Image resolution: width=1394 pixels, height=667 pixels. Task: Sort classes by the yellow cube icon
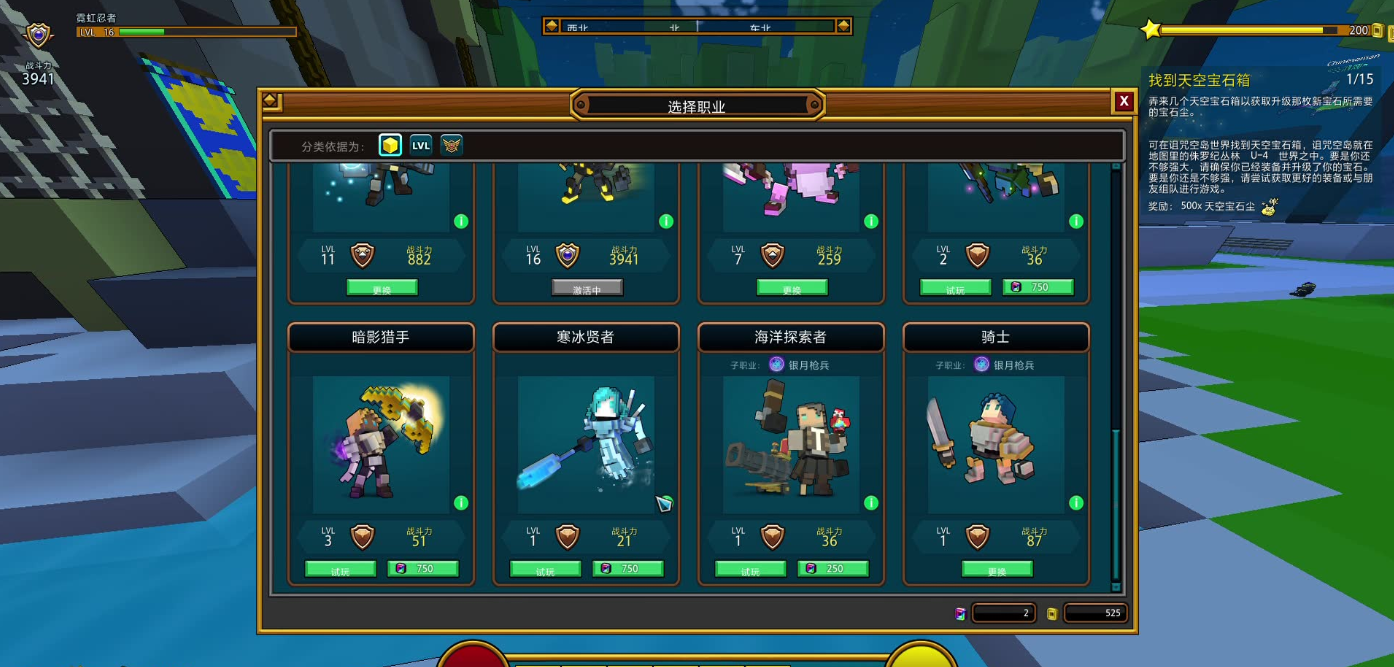click(x=390, y=145)
